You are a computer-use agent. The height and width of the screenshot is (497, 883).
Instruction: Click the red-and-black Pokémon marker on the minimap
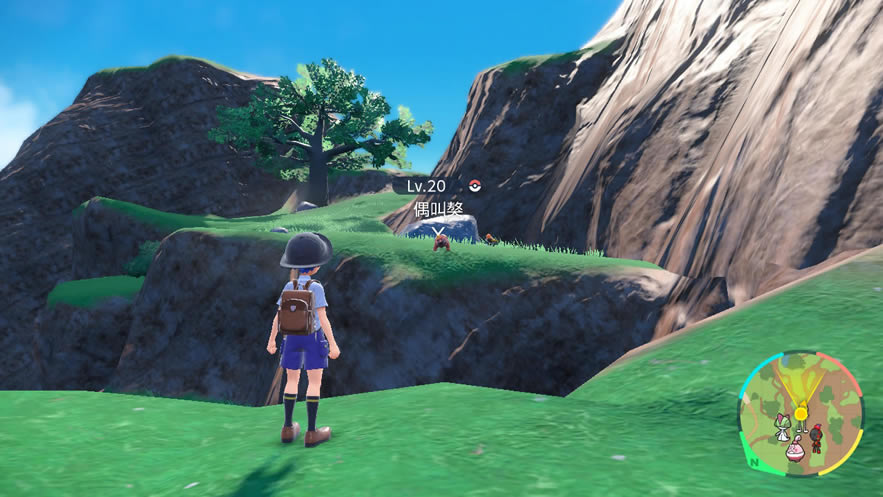click(816, 436)
